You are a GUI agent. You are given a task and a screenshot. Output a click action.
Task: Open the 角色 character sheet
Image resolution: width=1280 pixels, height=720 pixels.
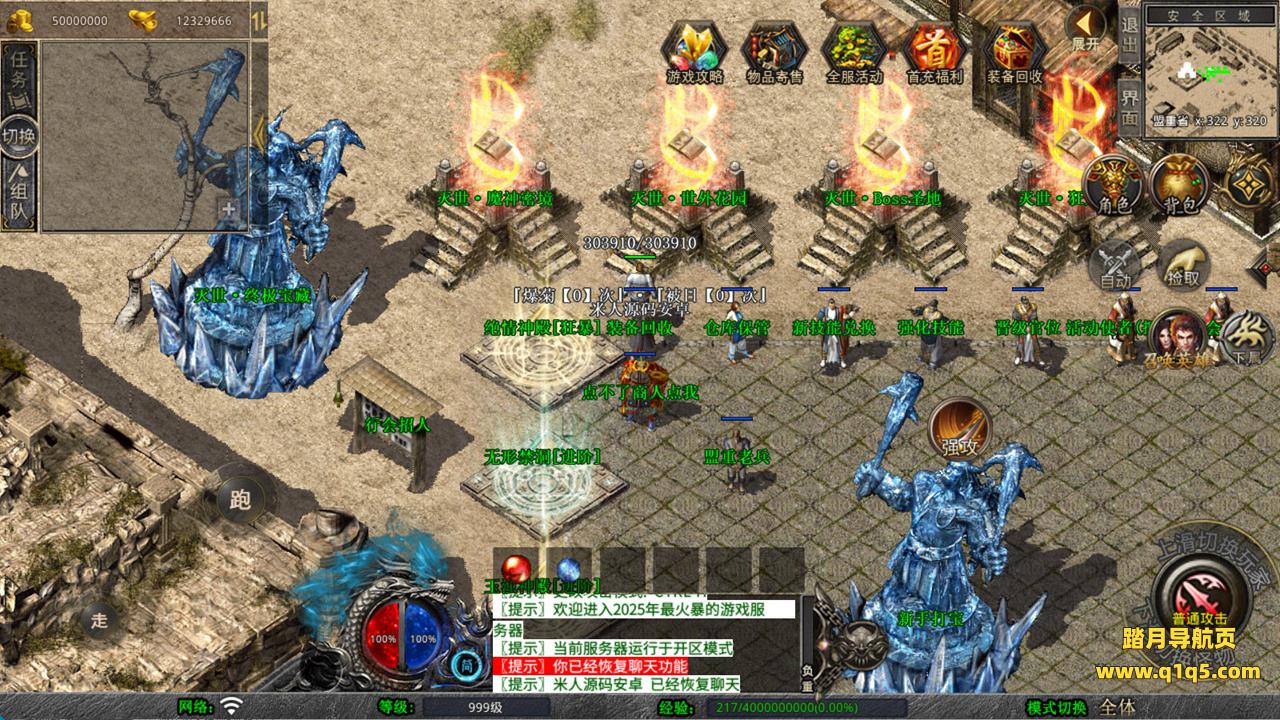tap(1114, 185)
